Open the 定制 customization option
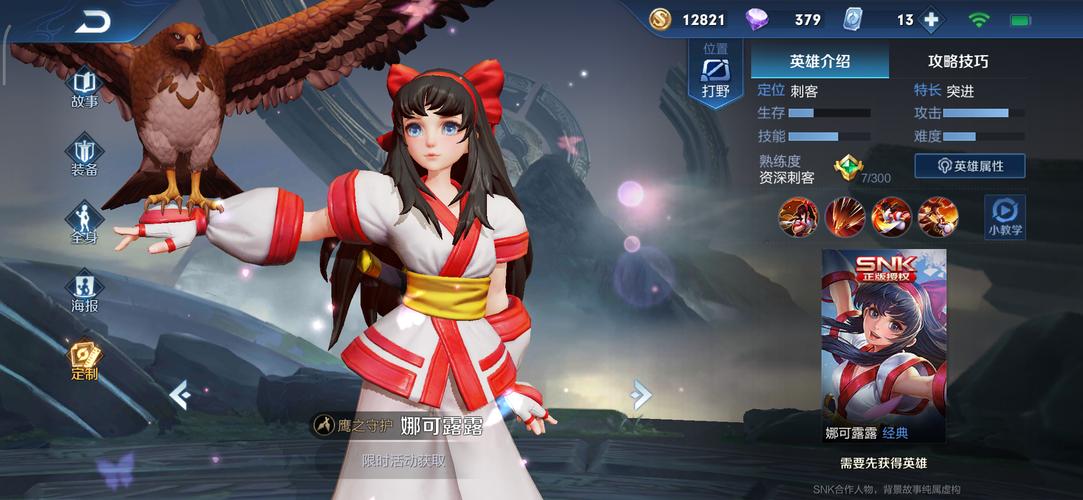Image resolution: width=1083 pixels, height=500 pixels. coord(84,360)
